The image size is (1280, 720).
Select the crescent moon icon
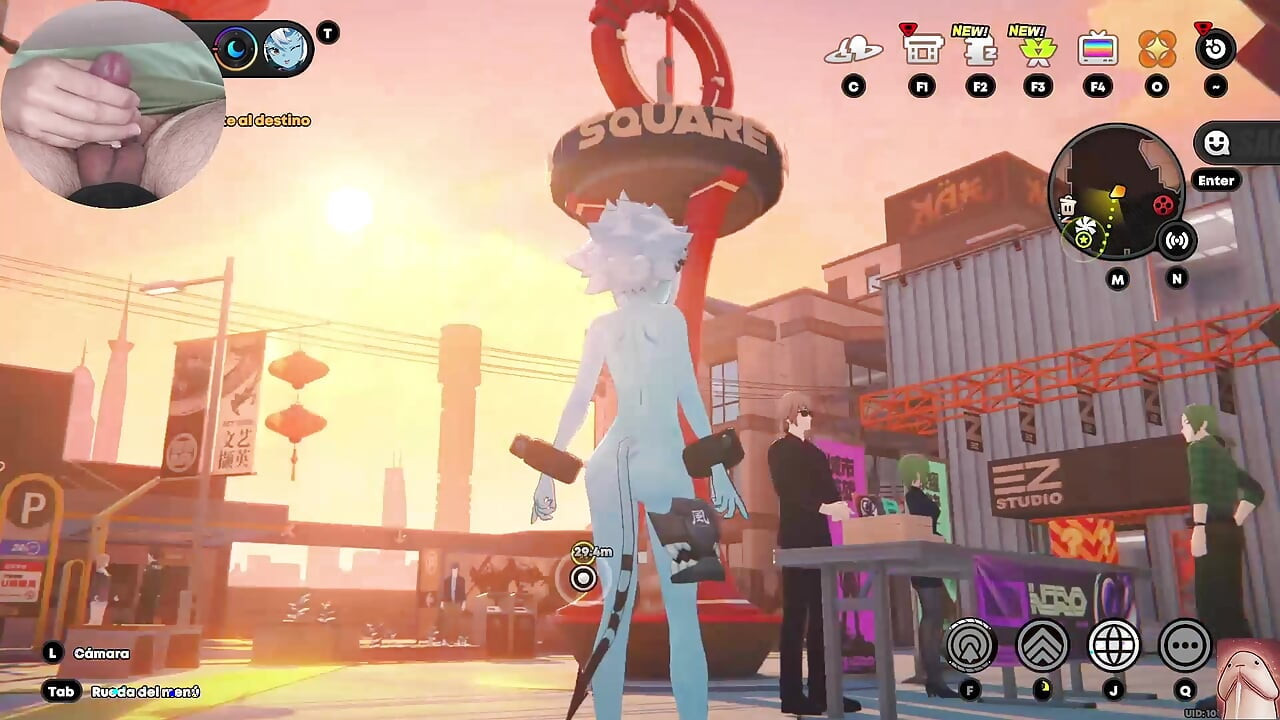(x=236, y=49)
